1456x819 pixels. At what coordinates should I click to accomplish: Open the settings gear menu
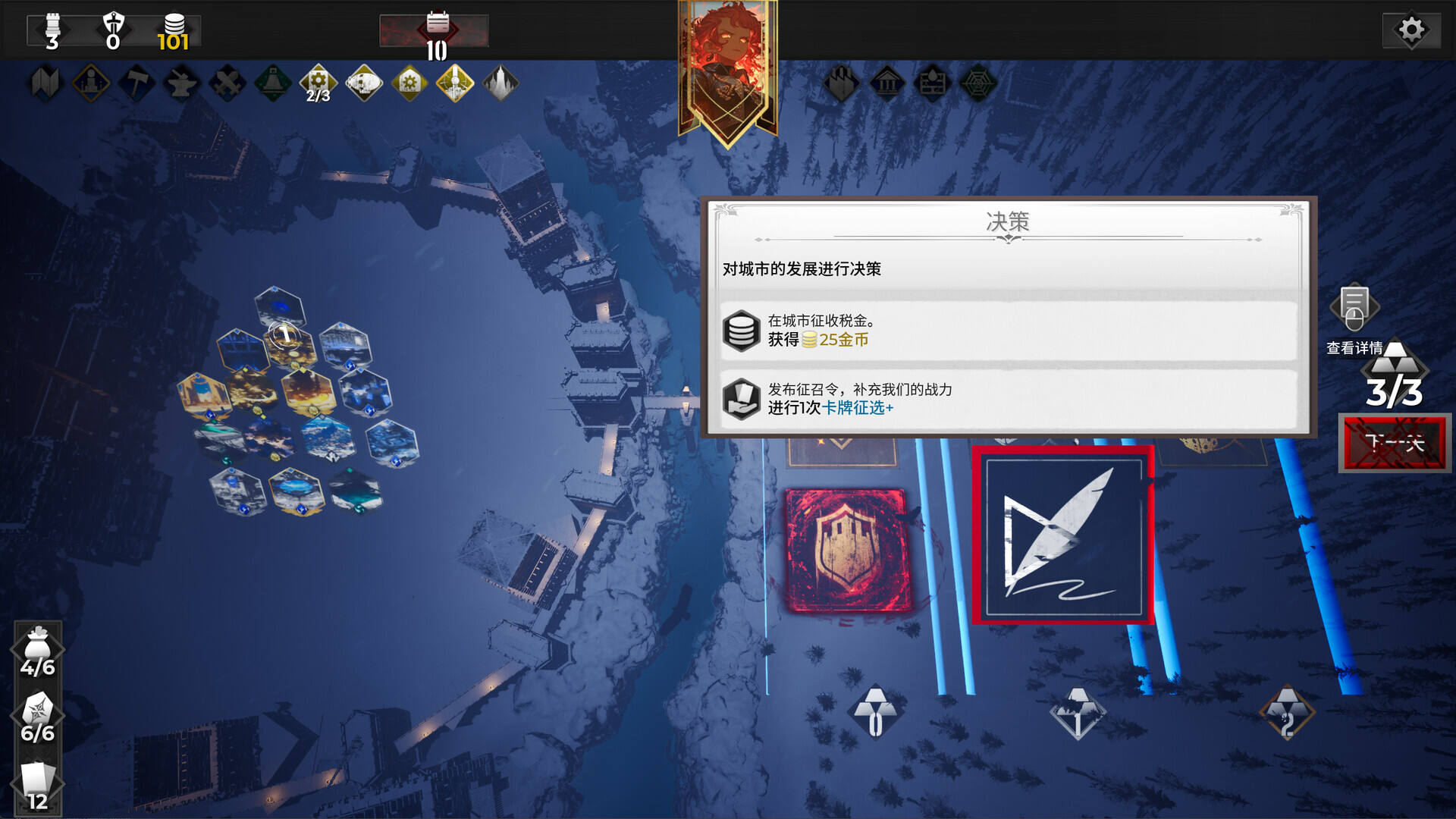tap(1412, 29)
